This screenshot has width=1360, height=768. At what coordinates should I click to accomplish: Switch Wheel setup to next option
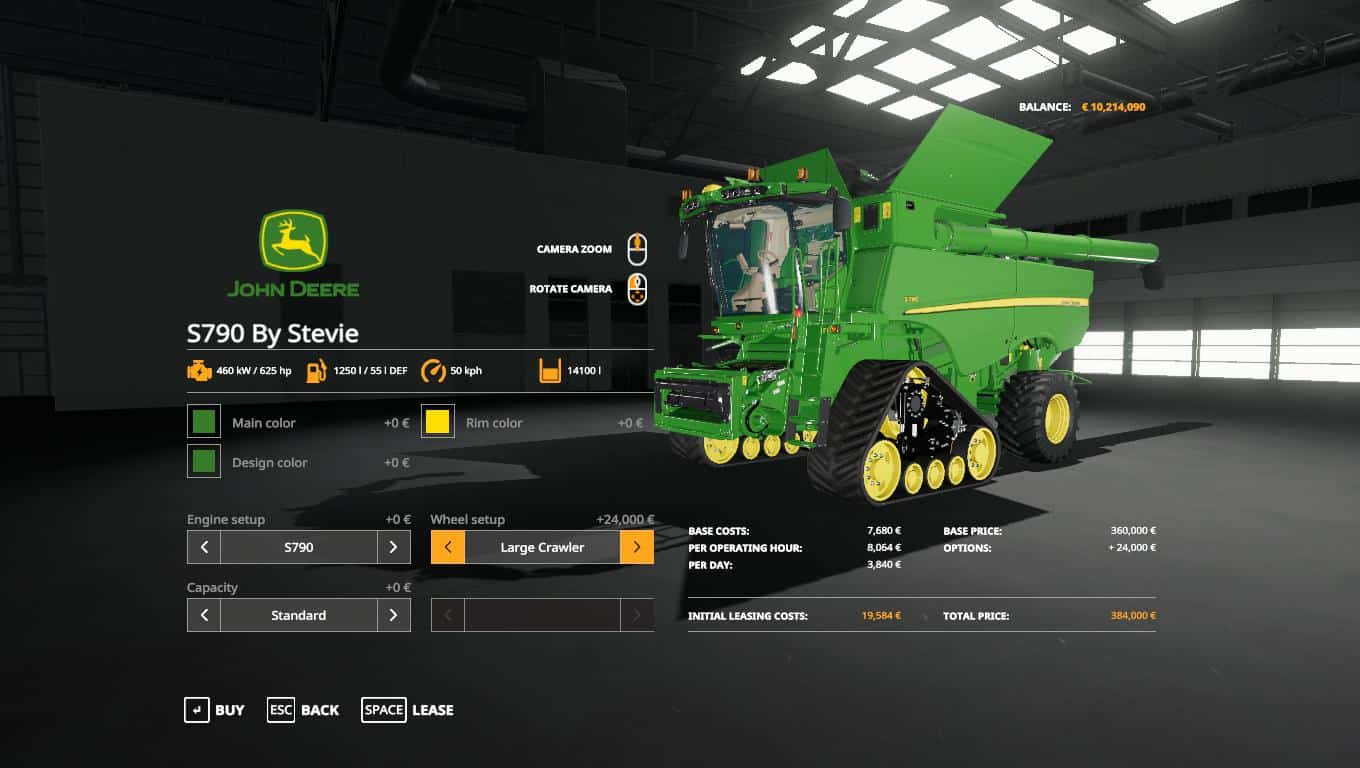637,547
